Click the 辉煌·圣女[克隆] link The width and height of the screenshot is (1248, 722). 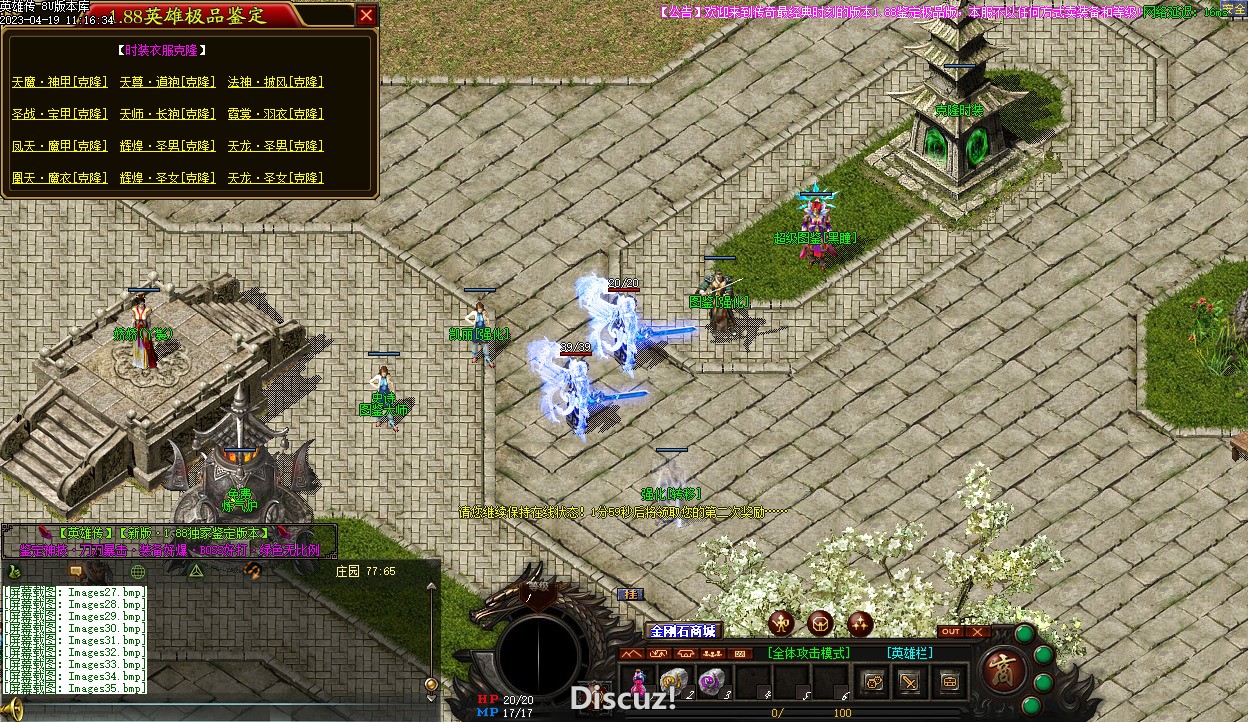[167, 178]
